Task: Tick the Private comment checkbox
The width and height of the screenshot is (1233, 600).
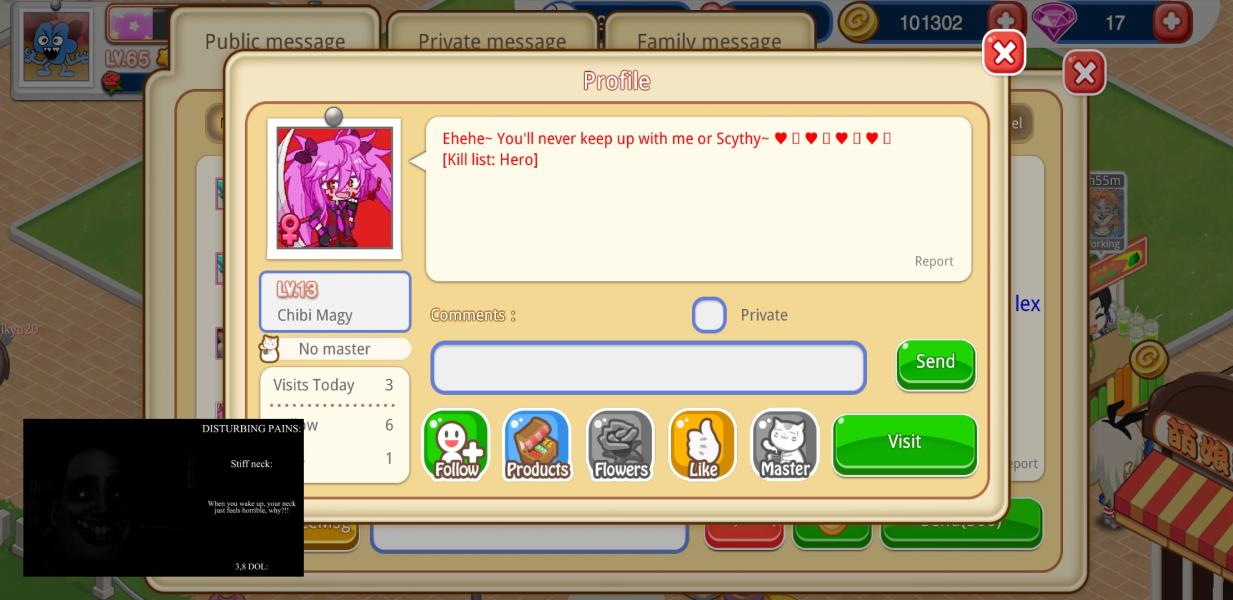Action: point(709,315)
